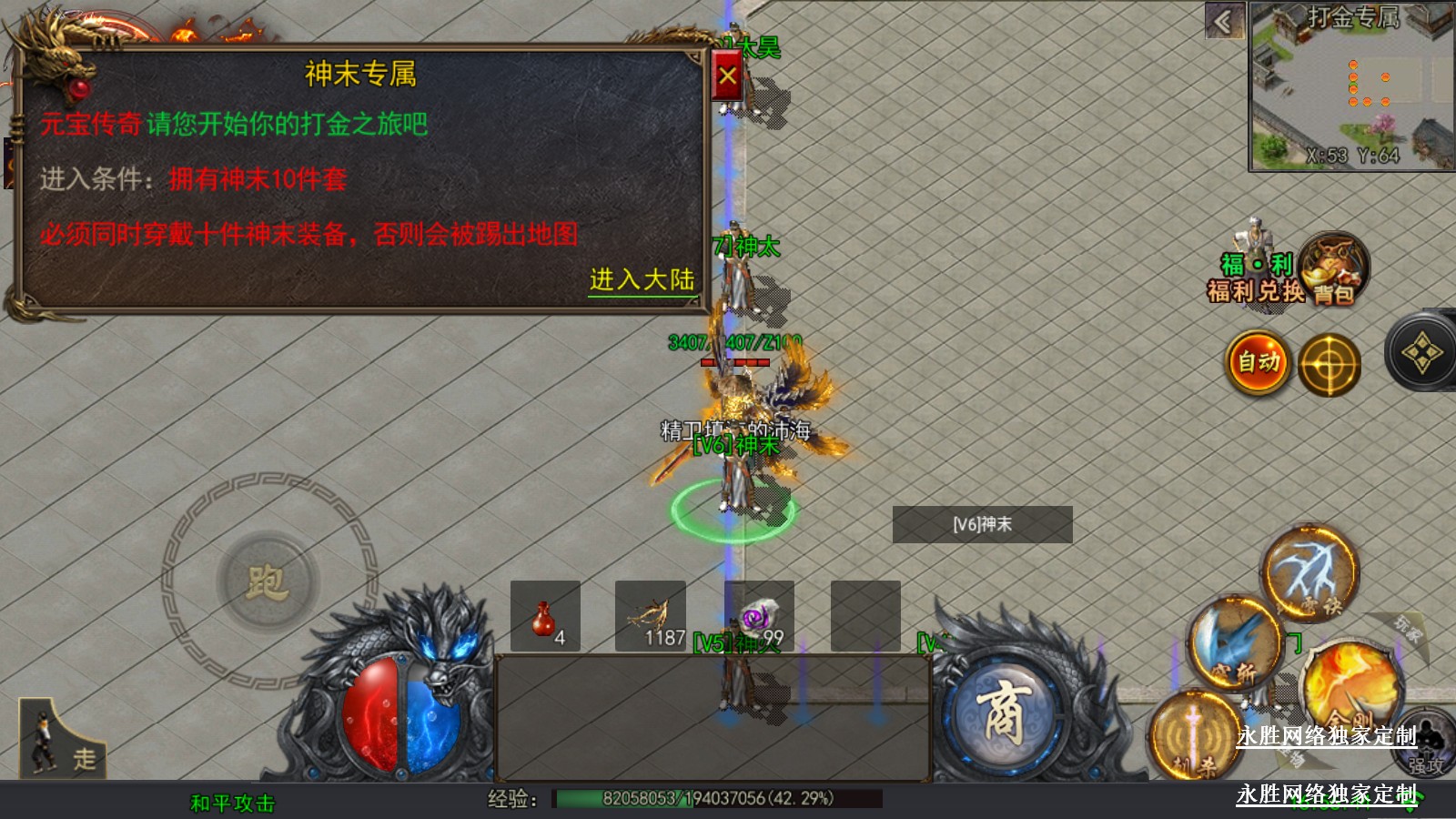Image resolution: width=1456 pixels, height=819 pixels.
Task: Open the 背包 bag icon
Action: (x=1333, y=268)
